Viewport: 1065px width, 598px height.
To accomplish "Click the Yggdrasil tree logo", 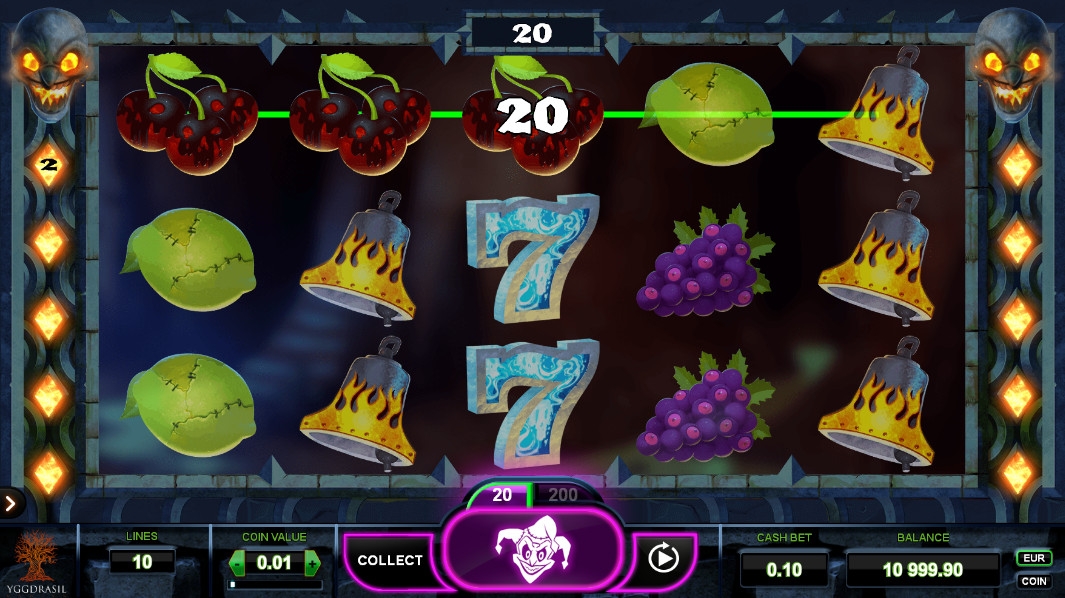I will point(38,560).
